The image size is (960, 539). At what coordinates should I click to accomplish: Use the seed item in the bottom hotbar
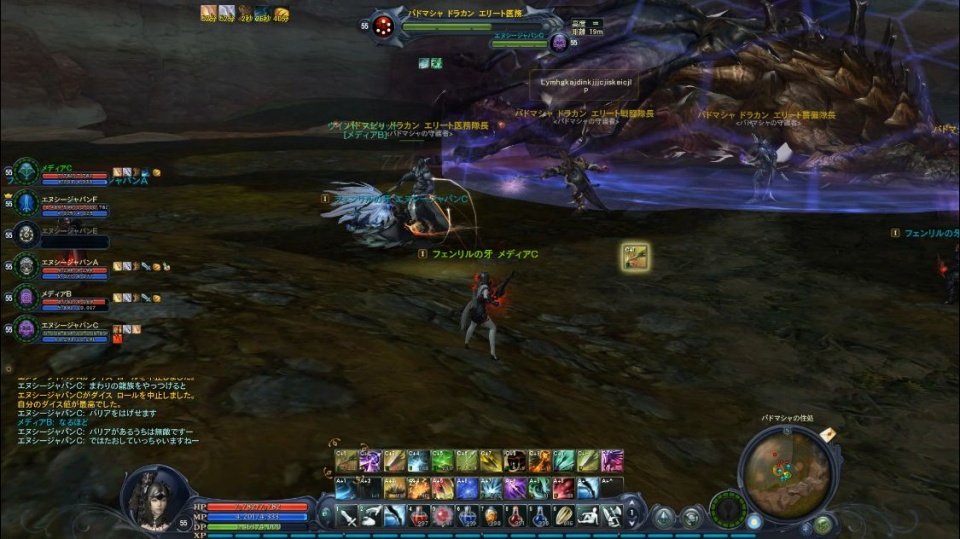[565, 516]
